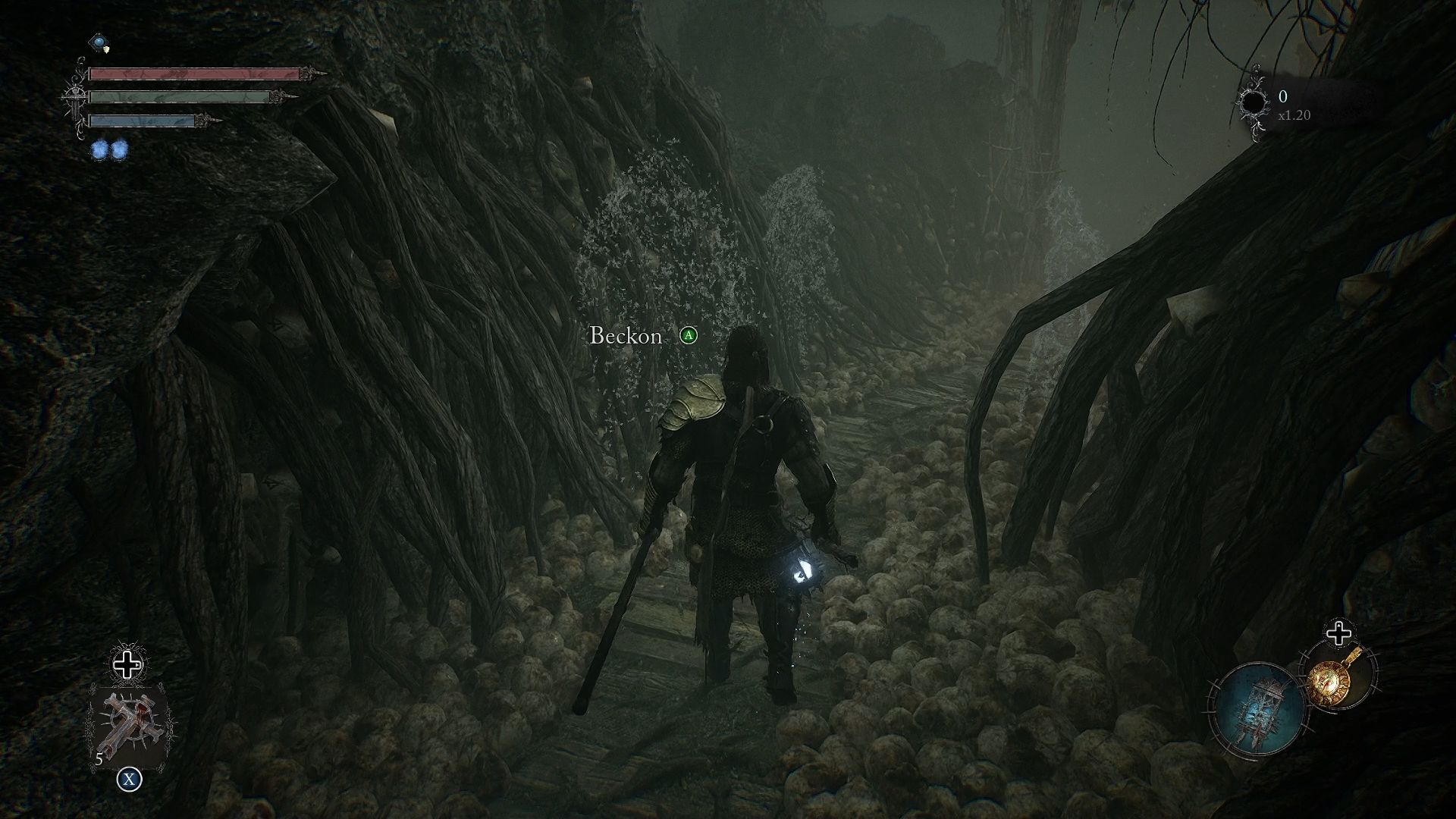Click the first blue buff orb icon
Screen dimensions: 1456x819
click(99, 150)
